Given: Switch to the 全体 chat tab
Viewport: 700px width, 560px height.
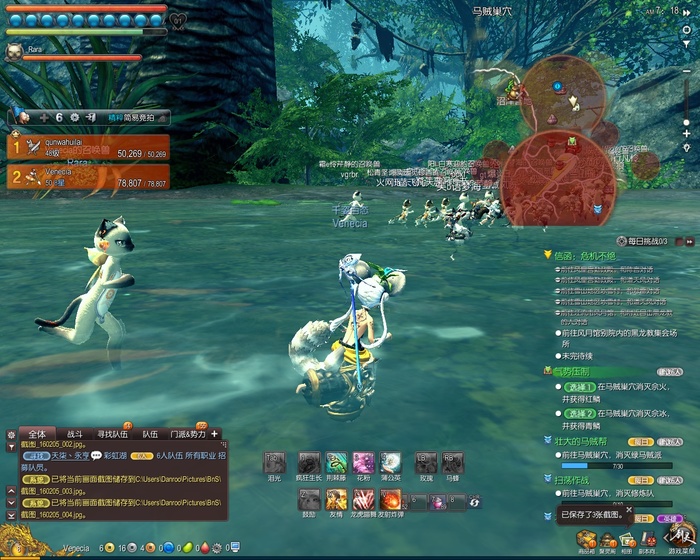Looking at the screenshot, I should tap(37, 434).
